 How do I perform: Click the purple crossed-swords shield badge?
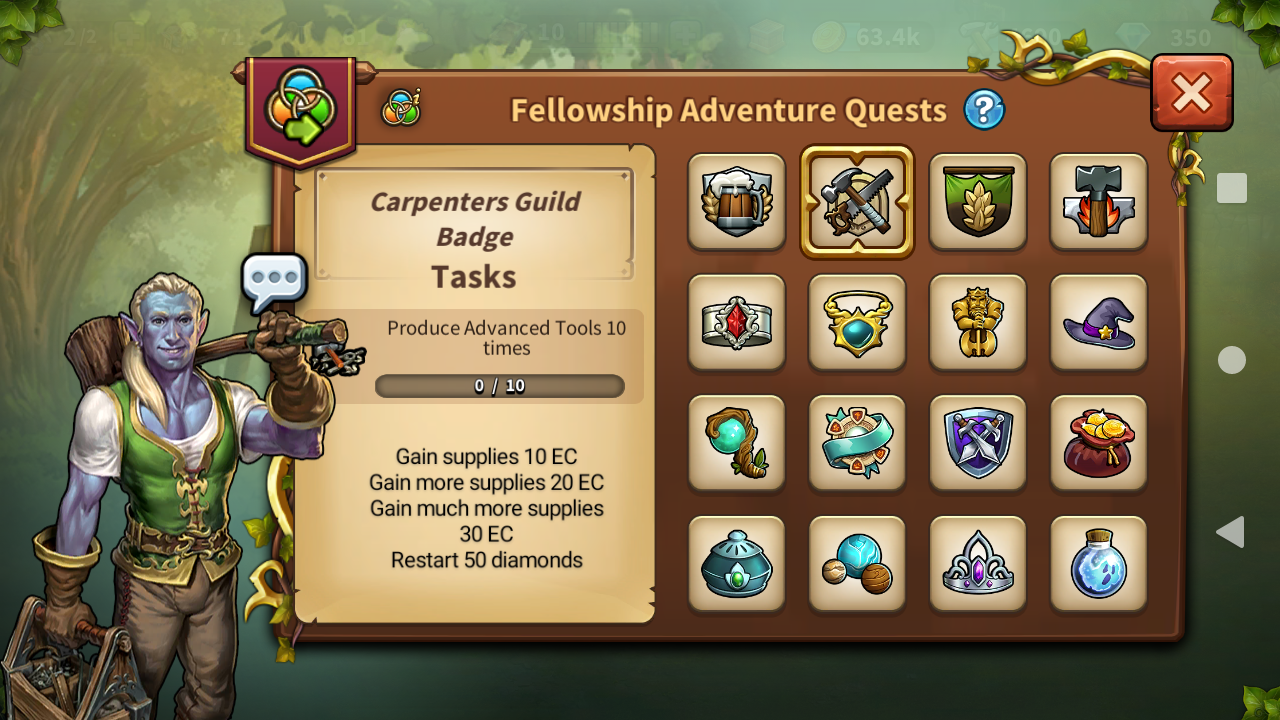978,443
